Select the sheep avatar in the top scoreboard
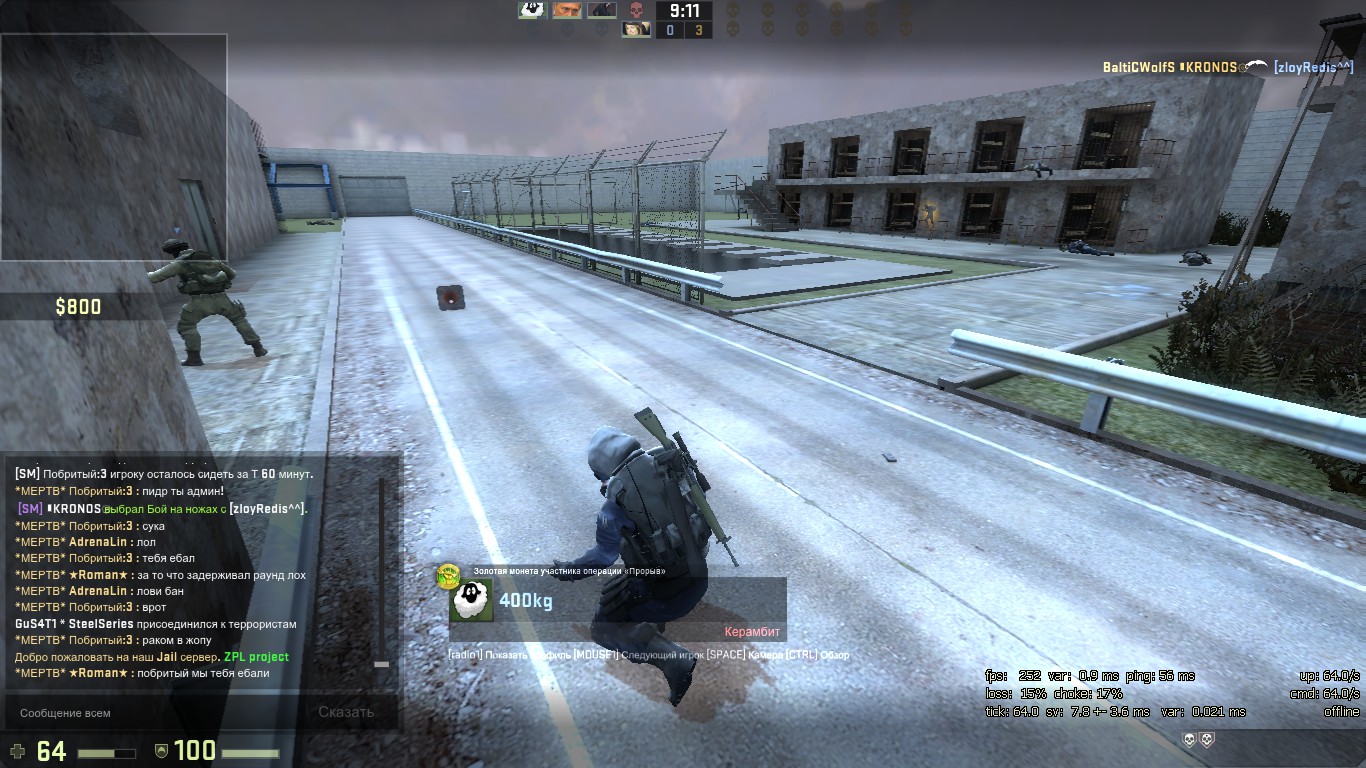1366x768 pixels. pos(532,10)
